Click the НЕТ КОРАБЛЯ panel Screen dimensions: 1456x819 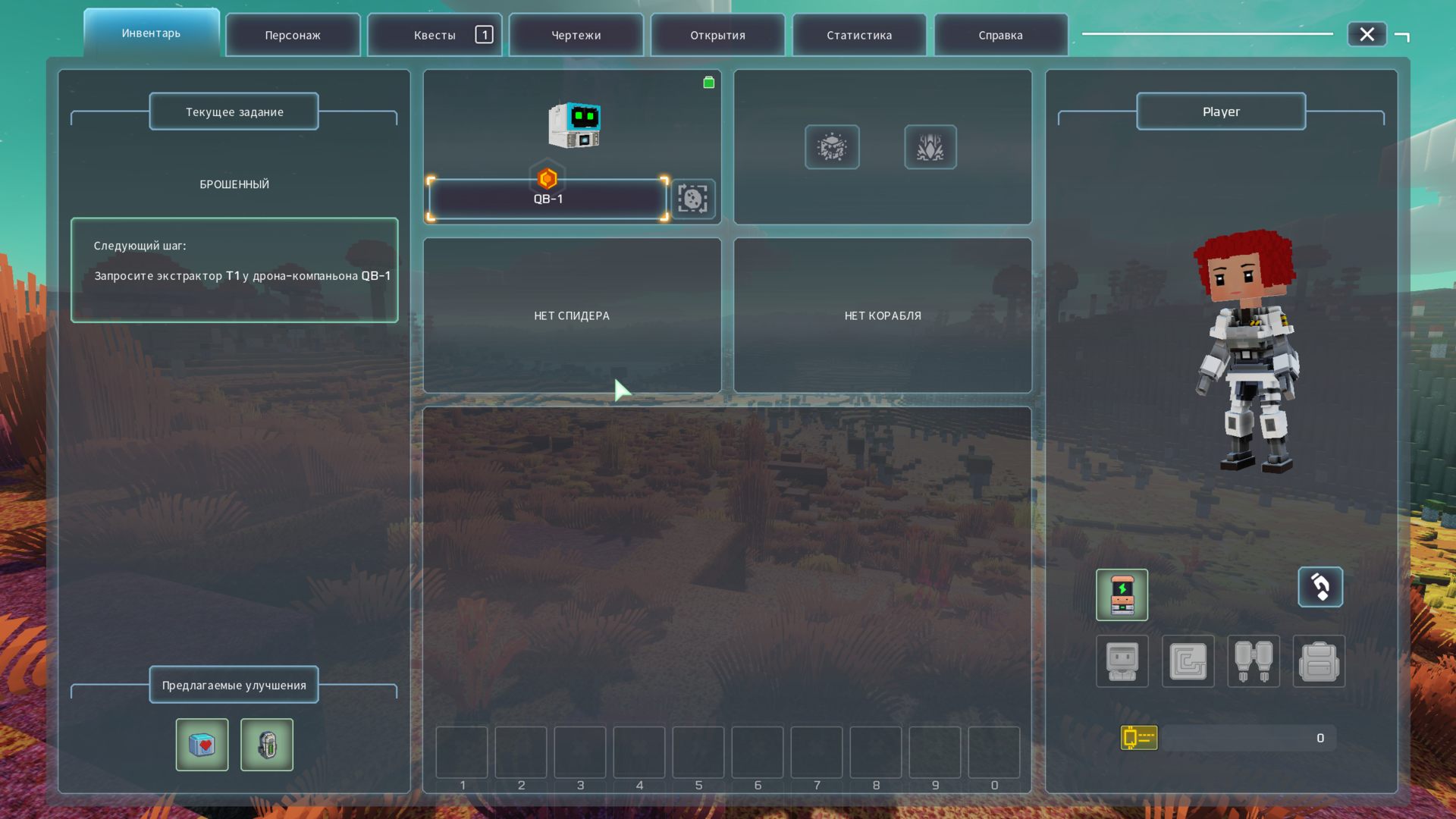click(x=882, y=315)
